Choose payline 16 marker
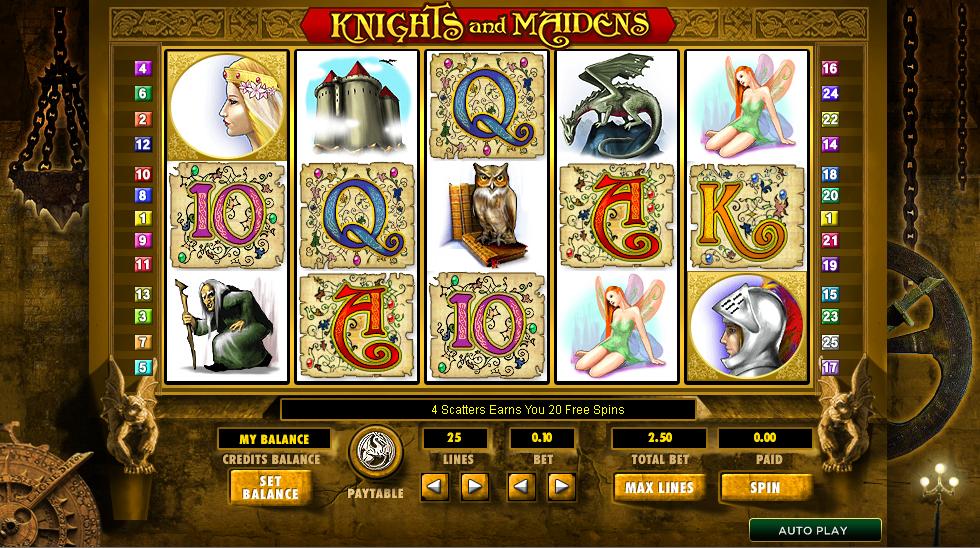The height and width of the screenshot is (548, 980). click(829, 69)
